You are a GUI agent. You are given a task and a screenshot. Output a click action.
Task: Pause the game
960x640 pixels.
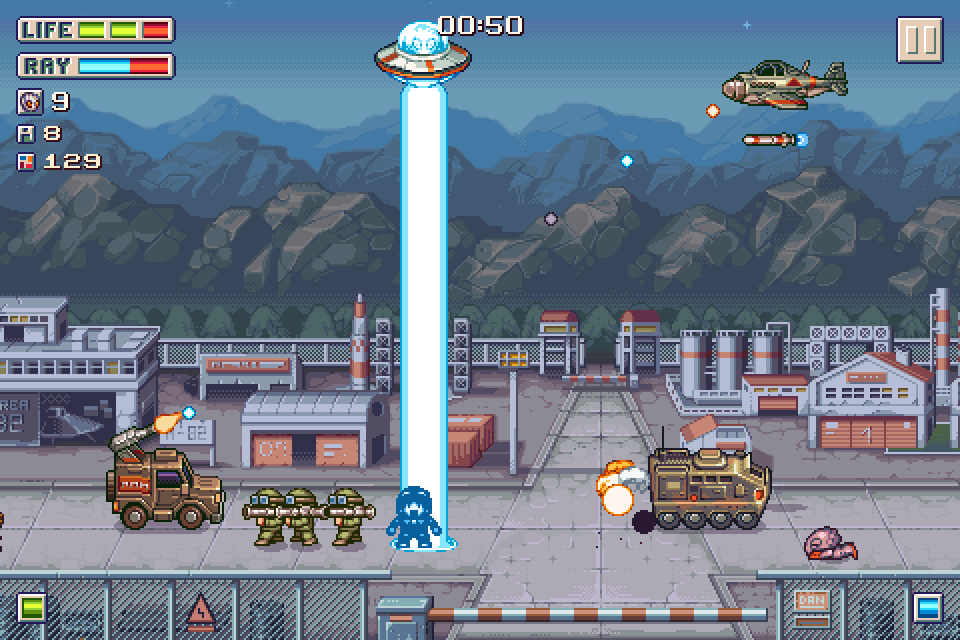(x=918, y=40)
